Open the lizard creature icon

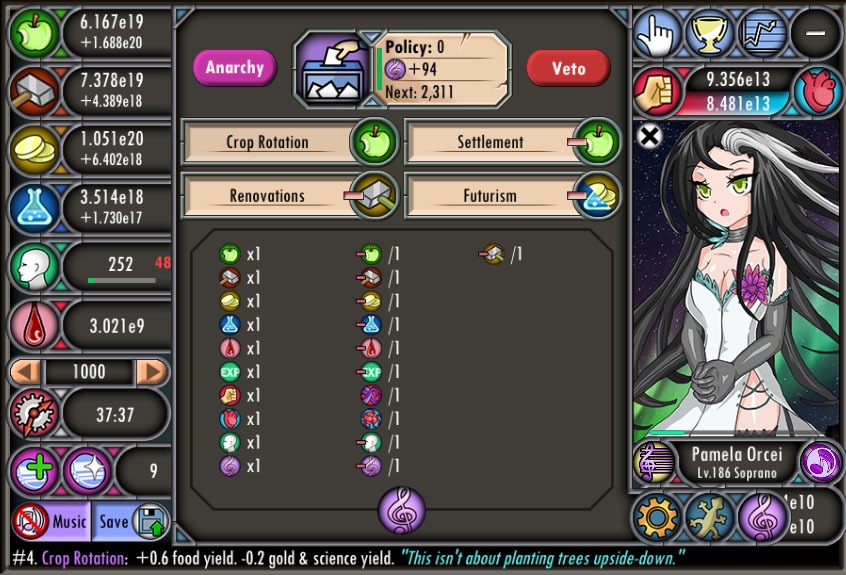point(709,517)
